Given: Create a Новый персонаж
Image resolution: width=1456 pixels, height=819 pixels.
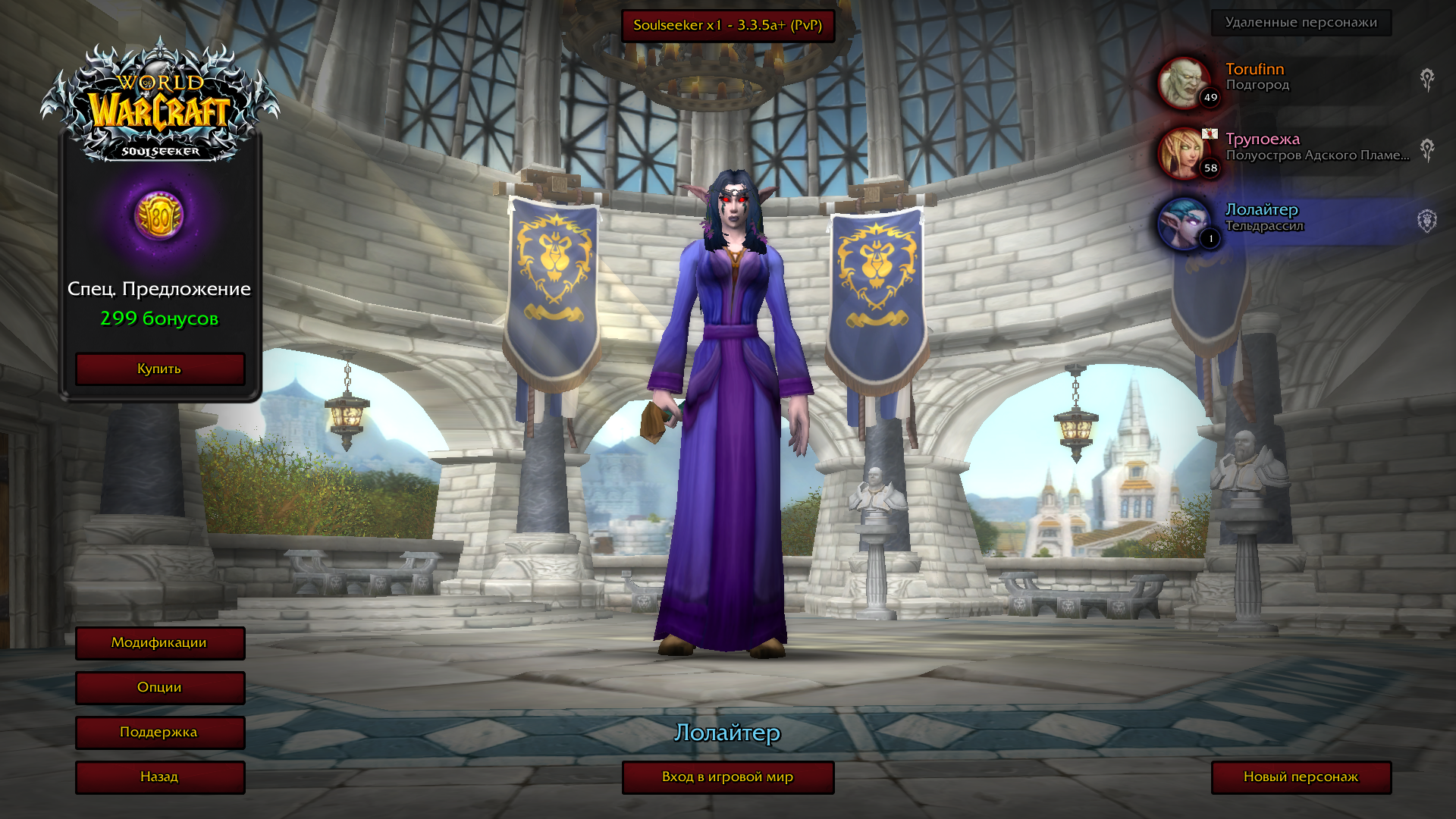Looking at the screenshot, I should click(x=1301, y=777).
